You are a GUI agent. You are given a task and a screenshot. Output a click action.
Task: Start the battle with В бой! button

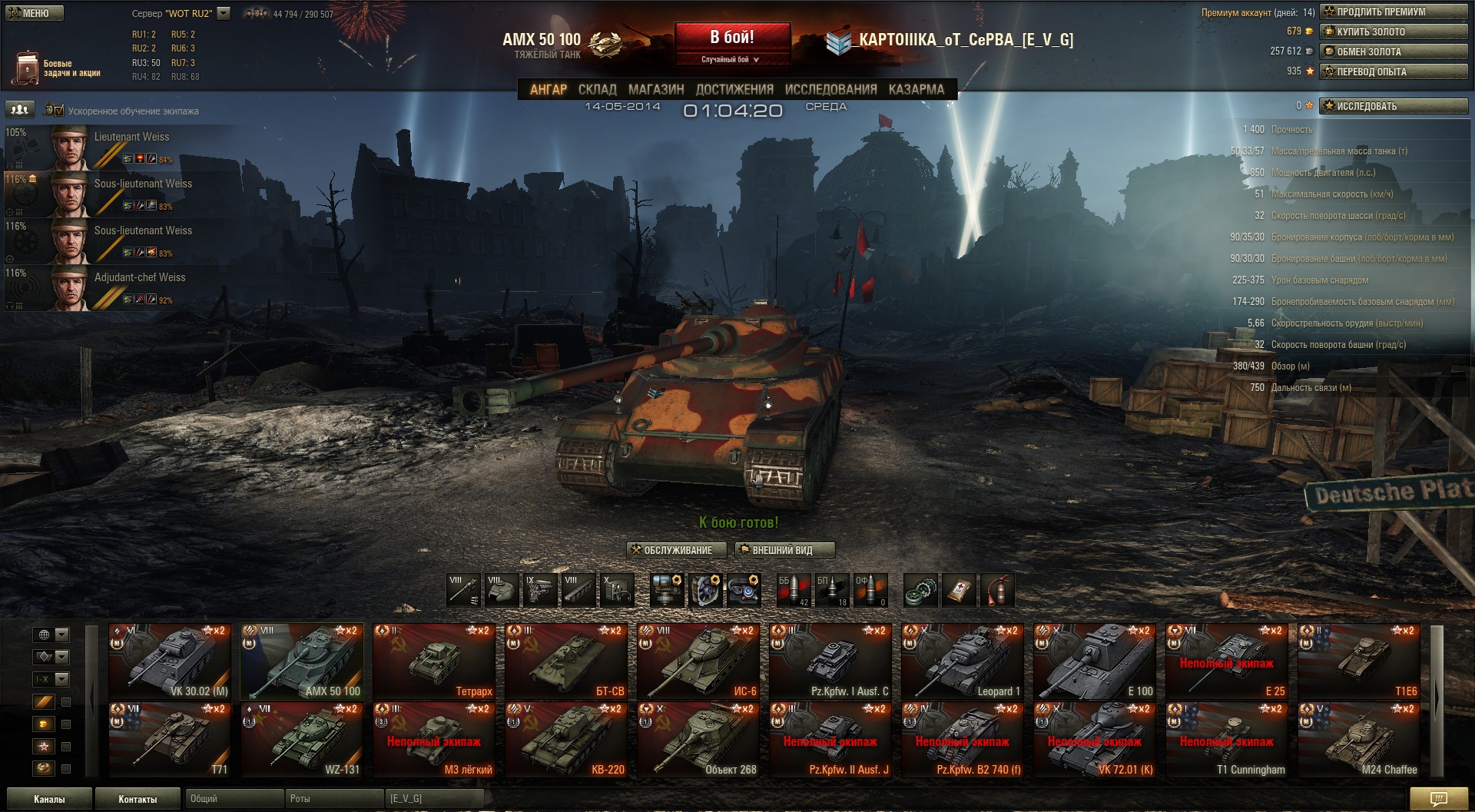[732, 38]
